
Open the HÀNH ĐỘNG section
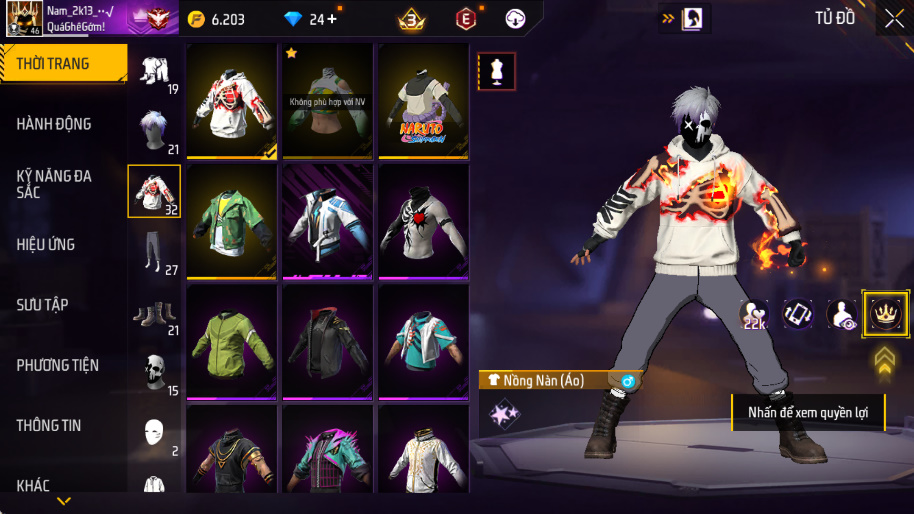click(55, 124)
